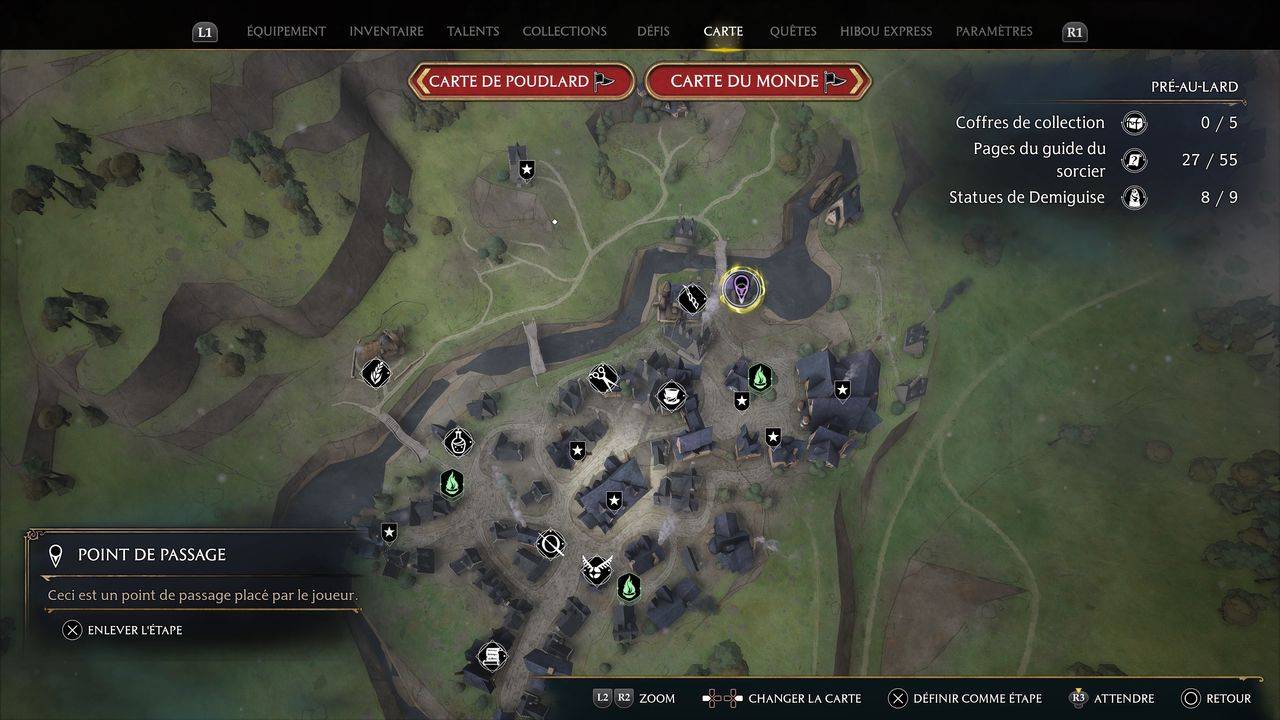Viewport: 1280px width, 720px height.
Task: Select the purple waypoint marker
Action: click(x=741, y=290)
